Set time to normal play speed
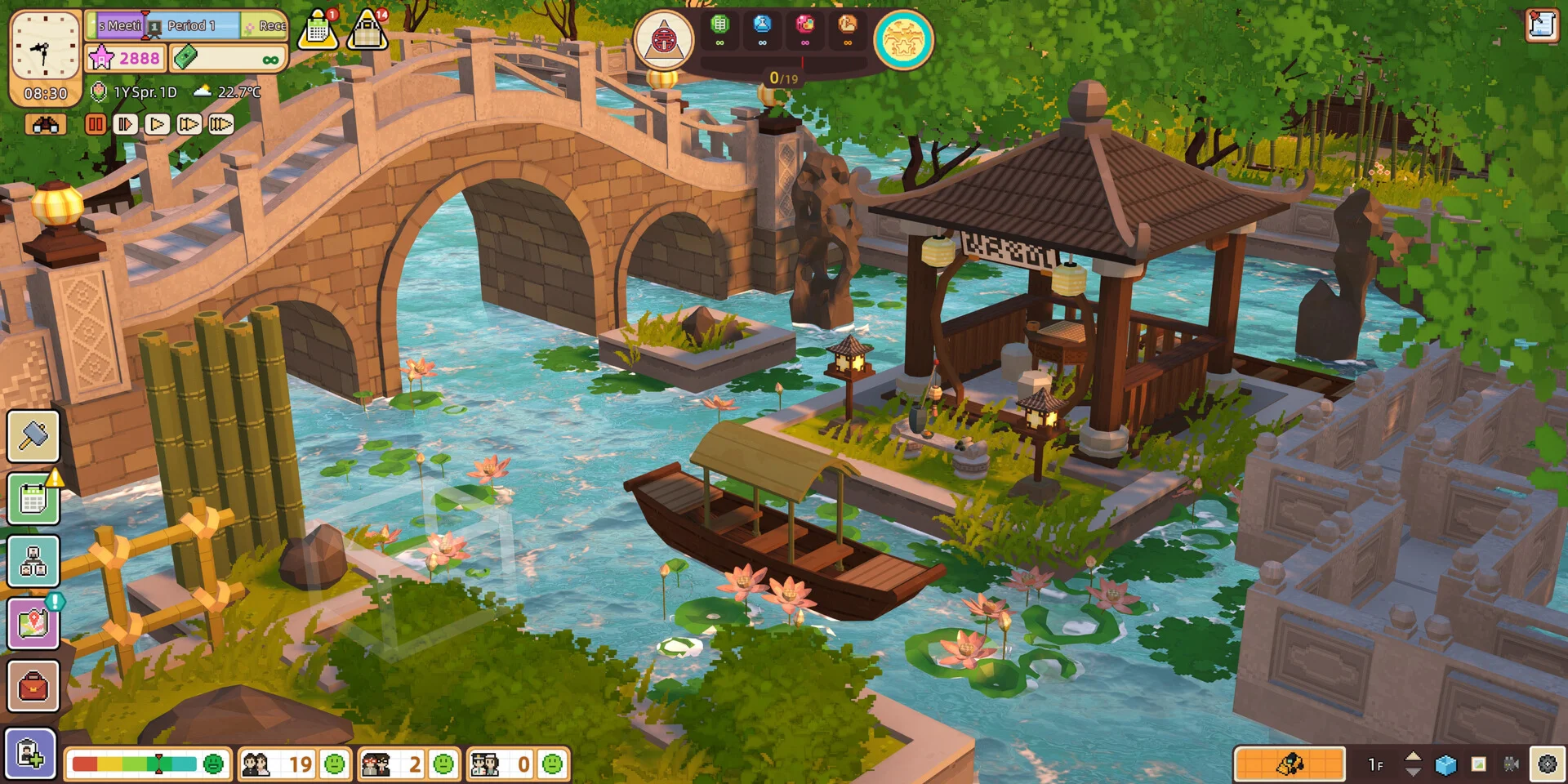1568x784 pixels. [157, 124]
